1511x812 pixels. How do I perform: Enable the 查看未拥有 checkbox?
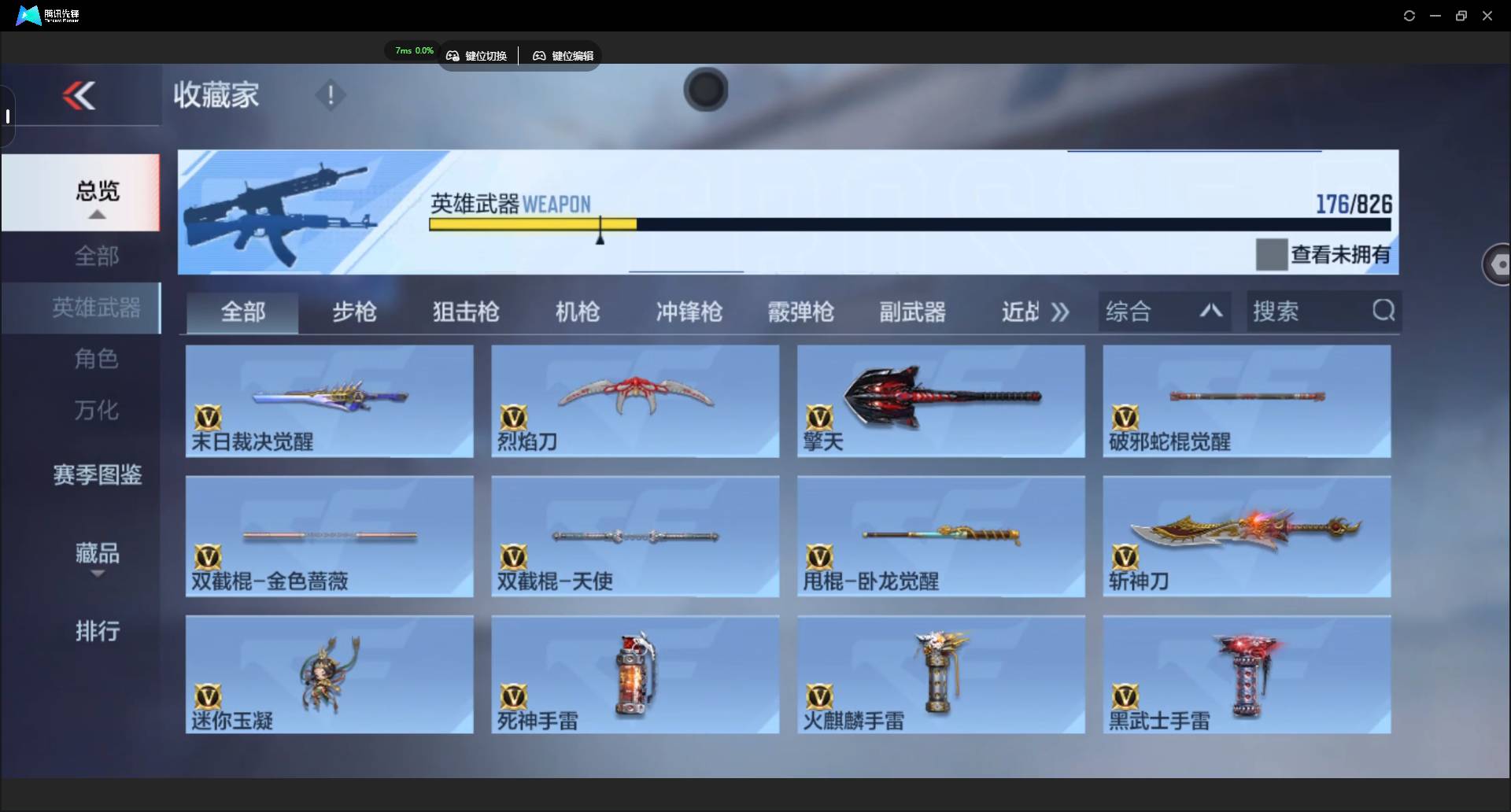(x=1271, y=253)
